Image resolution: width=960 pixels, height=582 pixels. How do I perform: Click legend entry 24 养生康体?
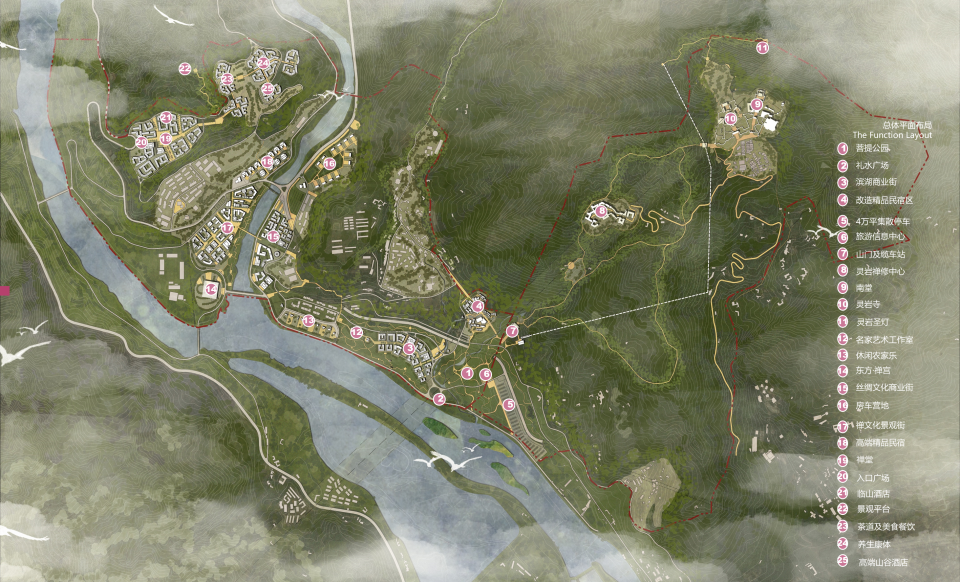pyautogui.click(x=873, y=543)
